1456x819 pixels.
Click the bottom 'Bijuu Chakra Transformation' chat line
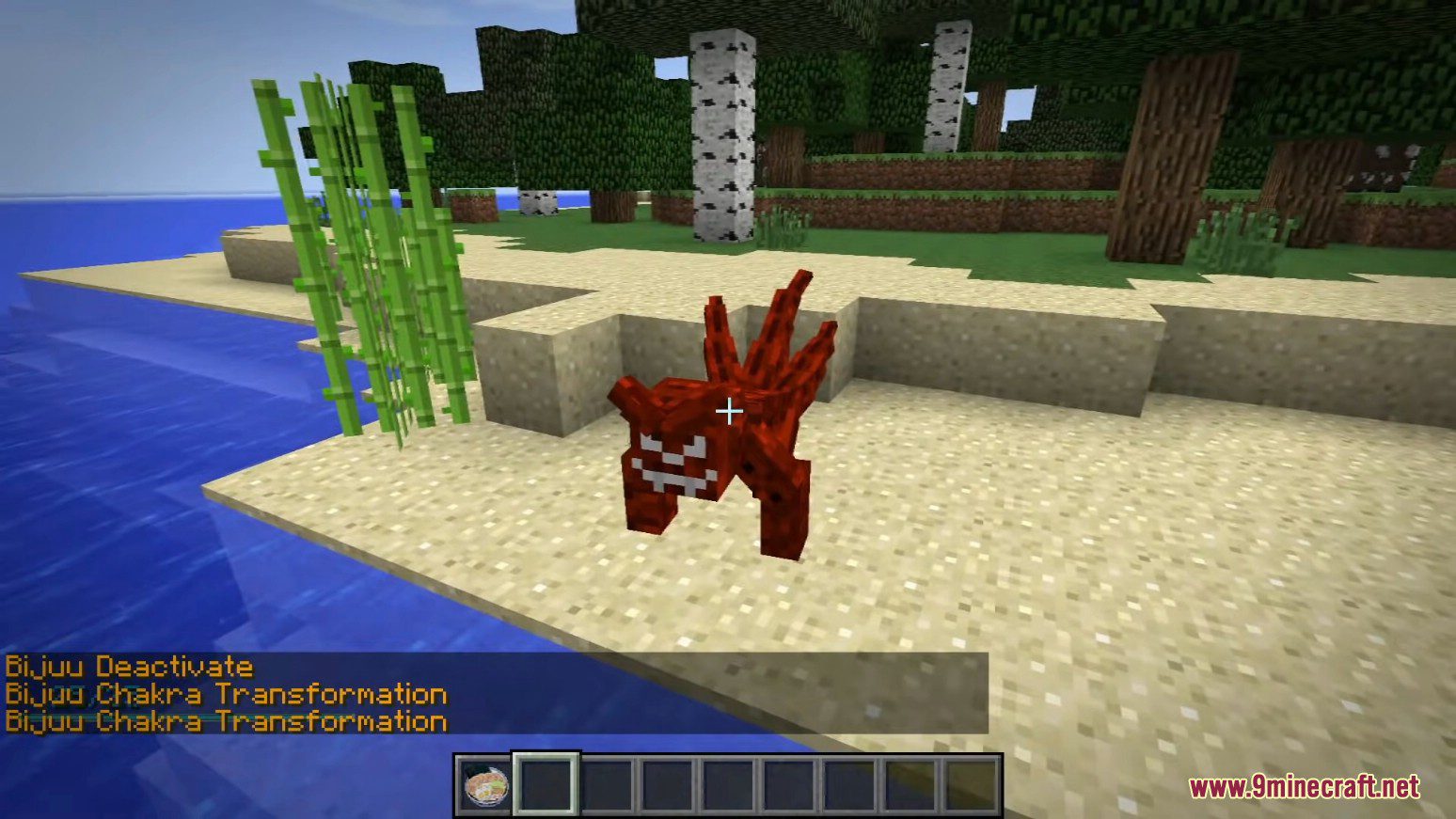tap(226, 720)
